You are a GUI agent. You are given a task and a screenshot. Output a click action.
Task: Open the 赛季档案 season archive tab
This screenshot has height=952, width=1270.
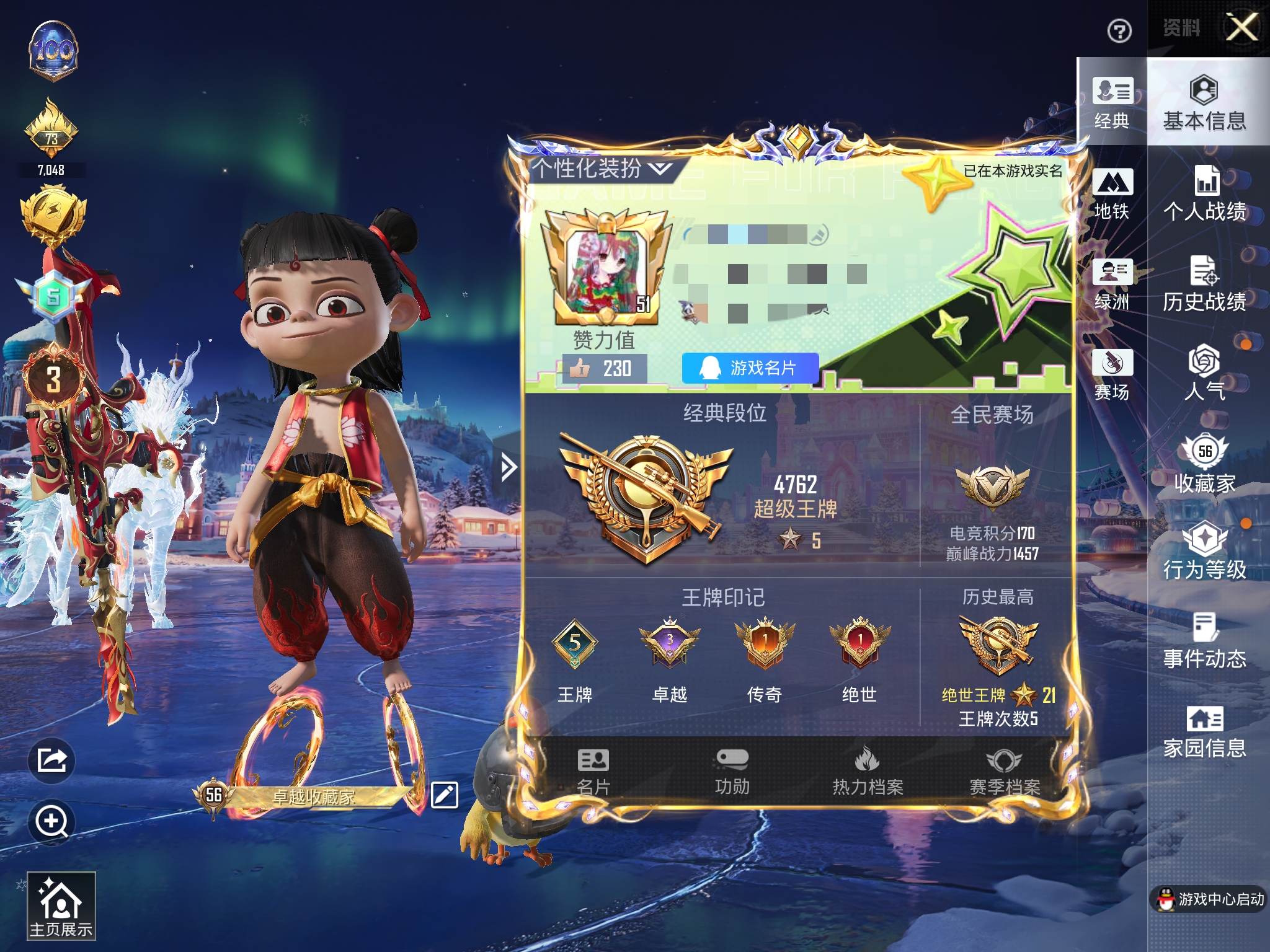1005,772
